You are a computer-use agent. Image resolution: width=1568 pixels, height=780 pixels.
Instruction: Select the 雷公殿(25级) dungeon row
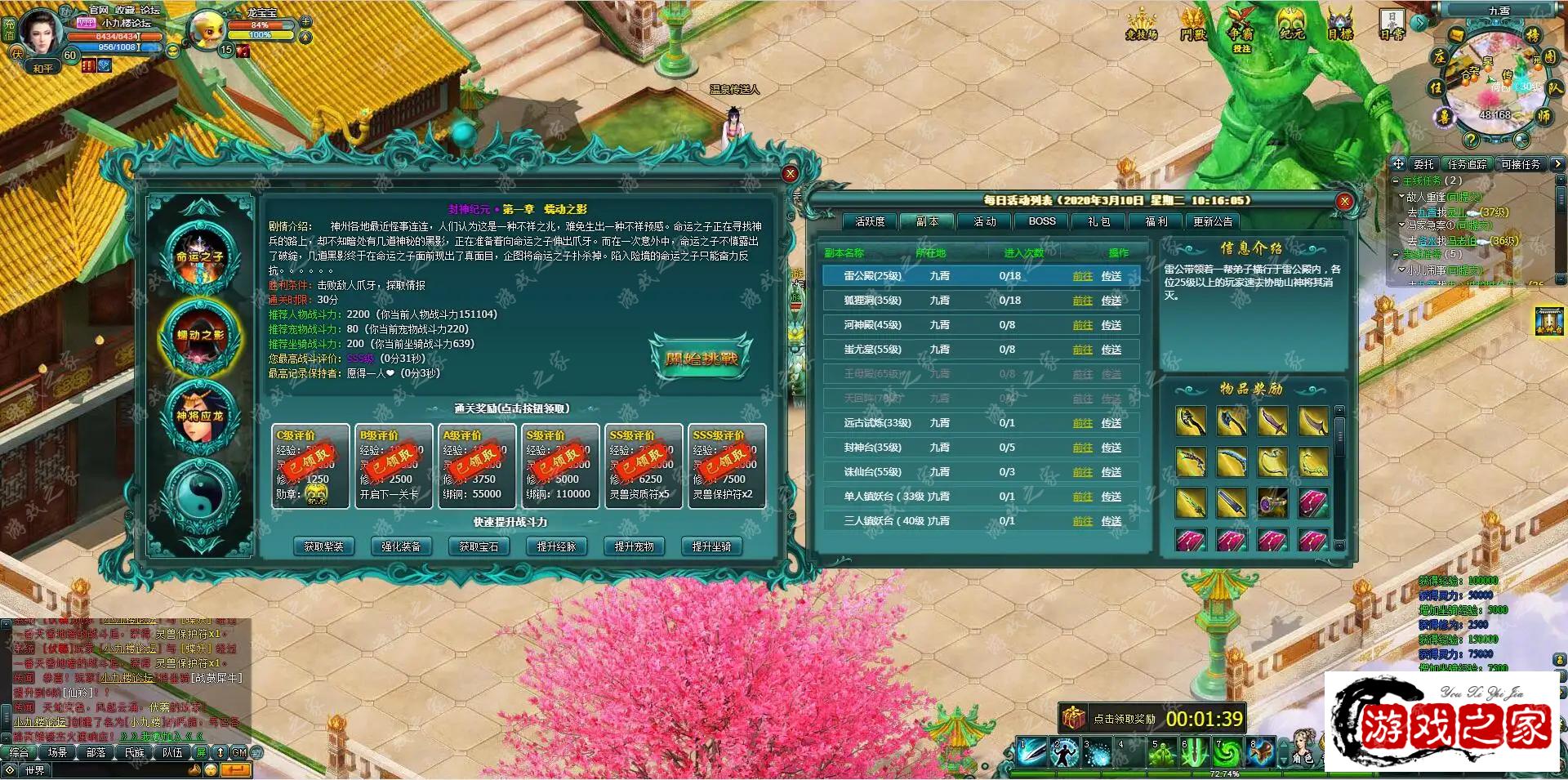click(872, 276)
